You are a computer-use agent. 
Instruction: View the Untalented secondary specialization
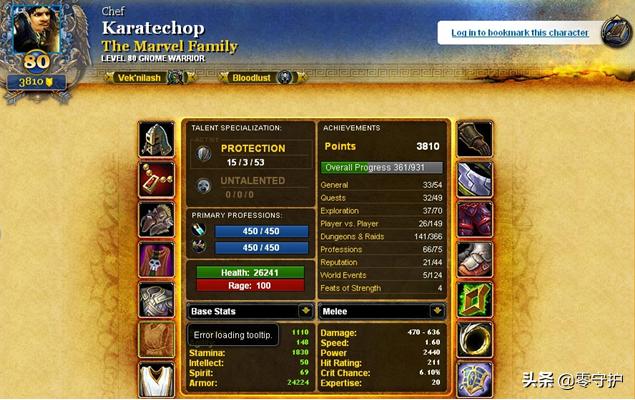(x=252, y=186)
